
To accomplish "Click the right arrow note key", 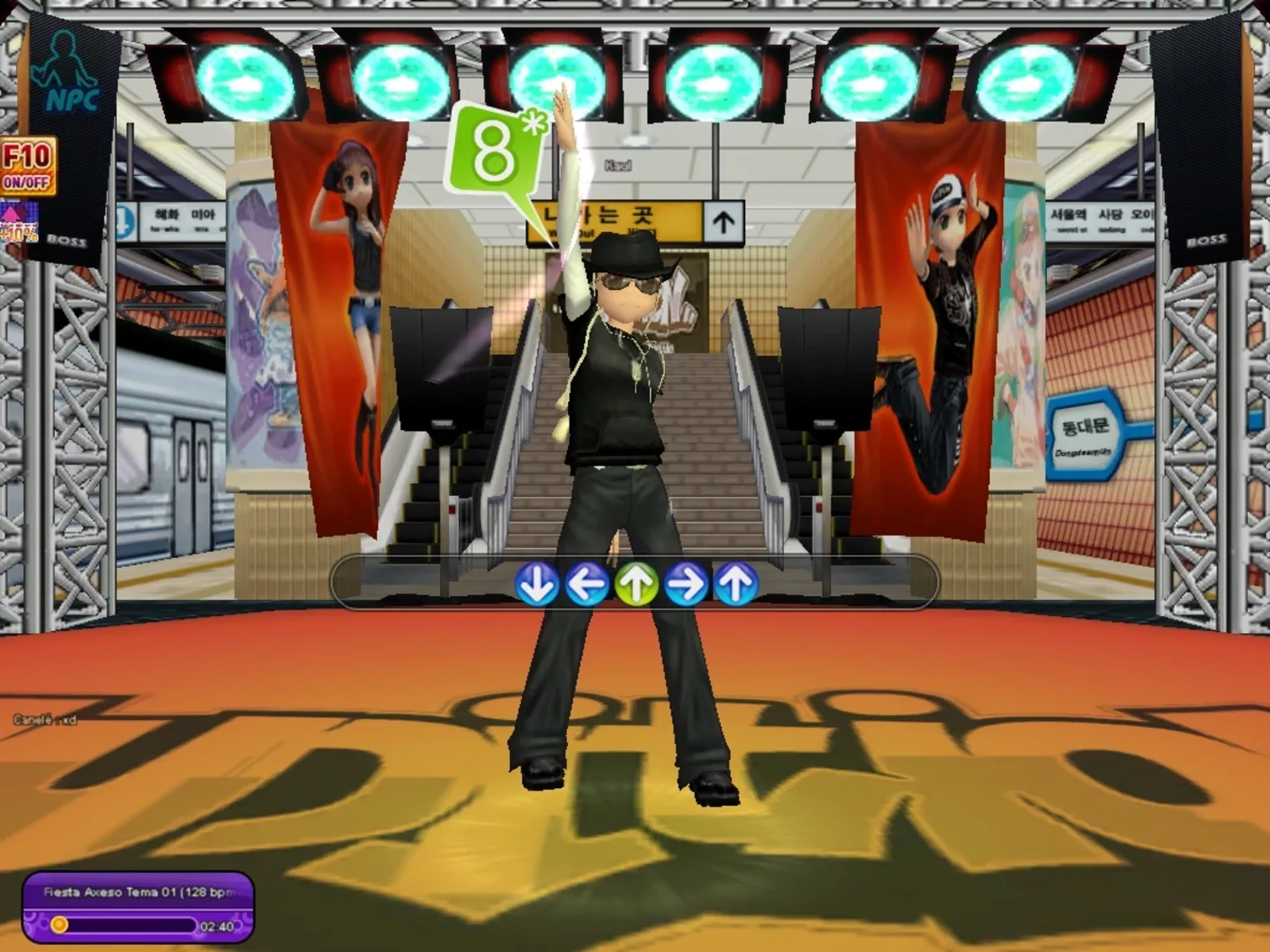I will coord(687,582).
